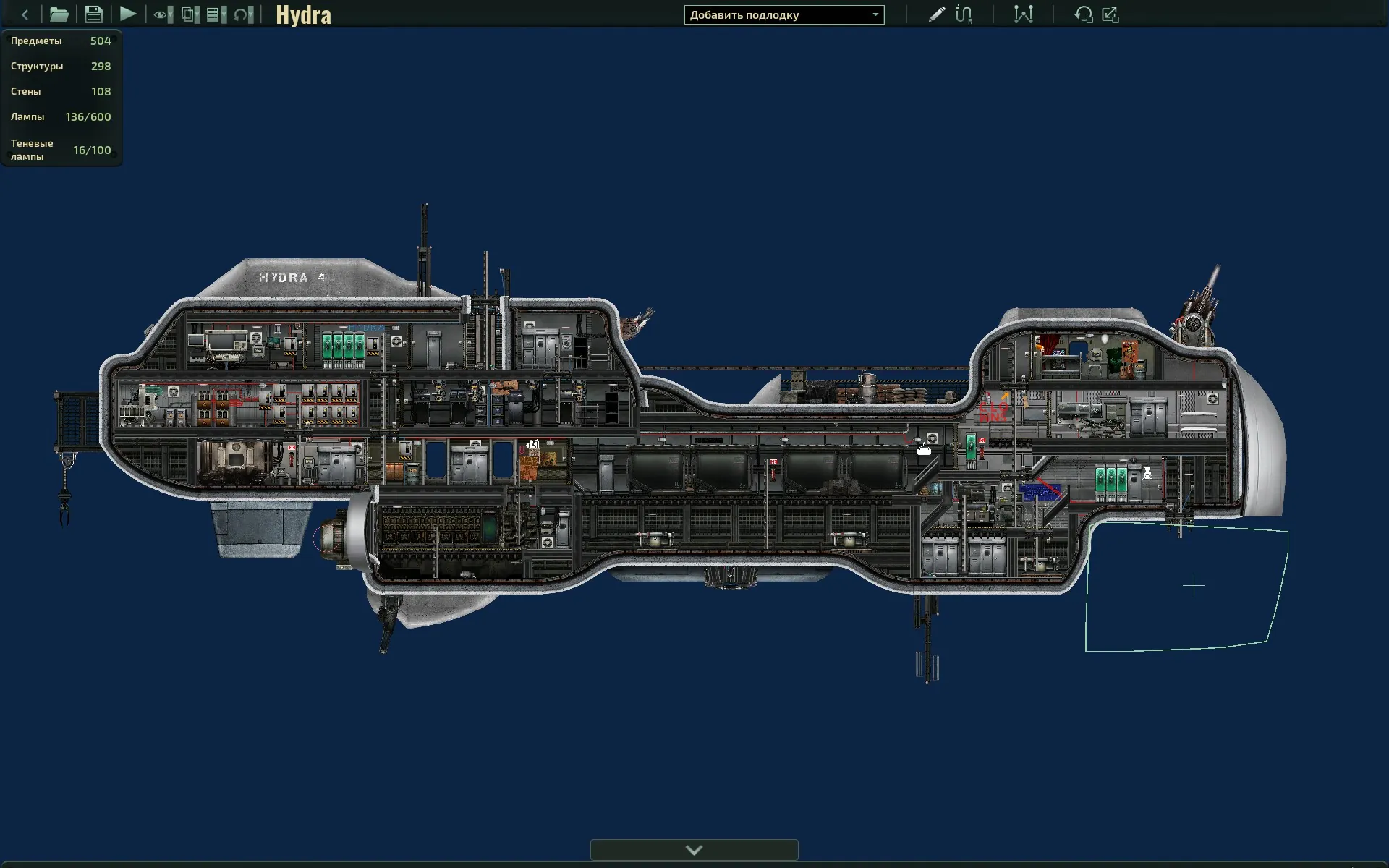
Task: Open a submarine file with the folder icon
Action: coord(59,14)
